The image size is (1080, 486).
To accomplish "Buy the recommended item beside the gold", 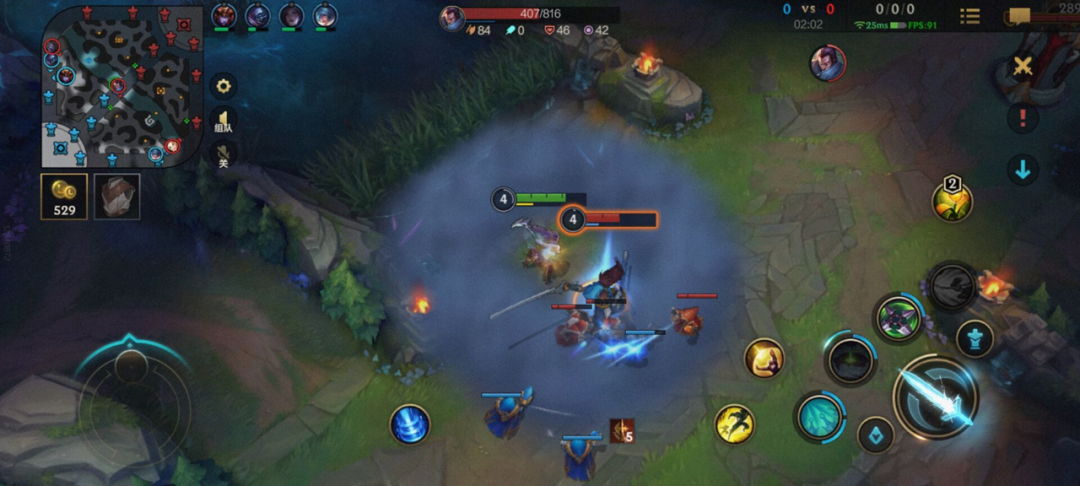I will click(117, 196).
